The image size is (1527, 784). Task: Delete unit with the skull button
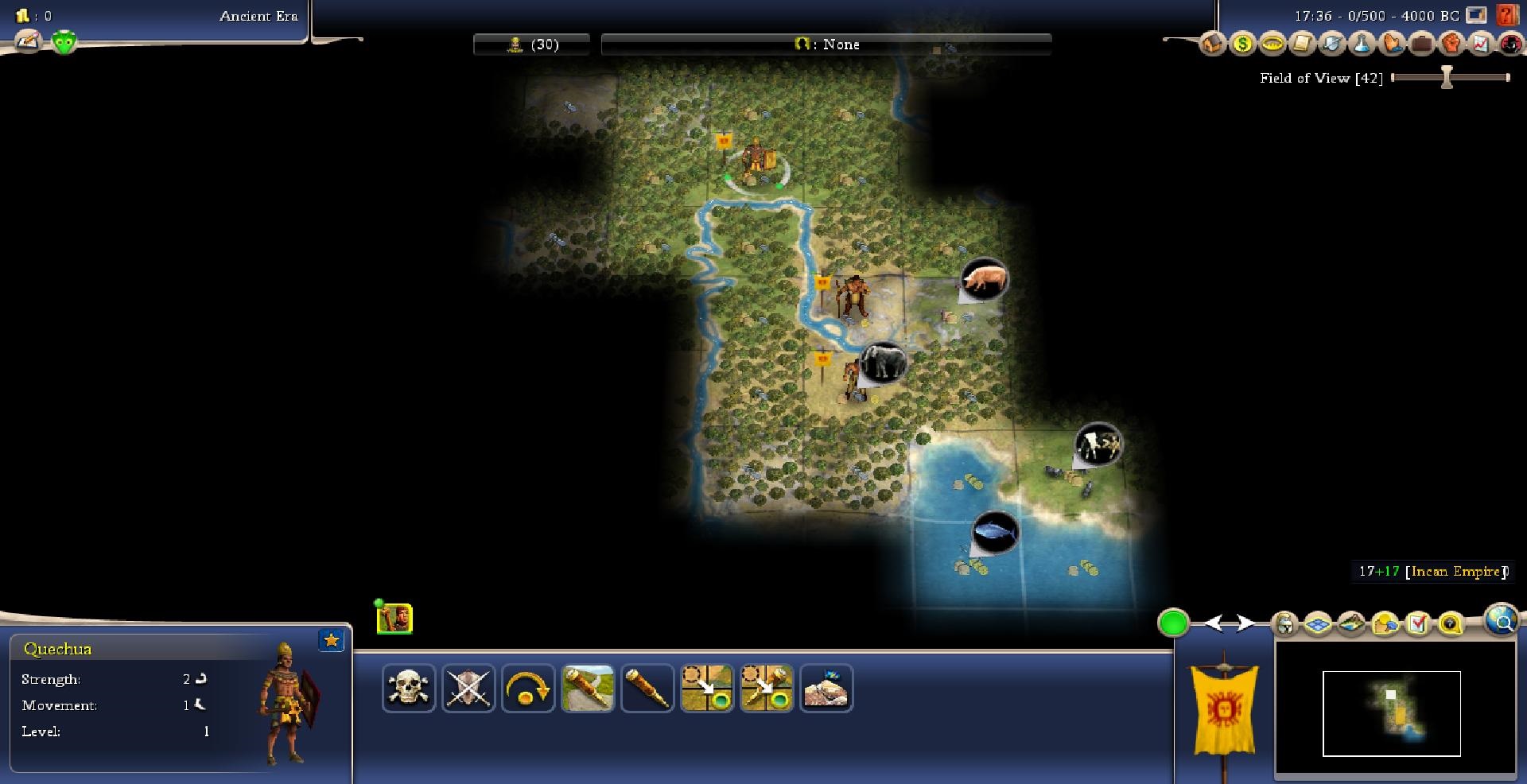[x=409, y=688]
